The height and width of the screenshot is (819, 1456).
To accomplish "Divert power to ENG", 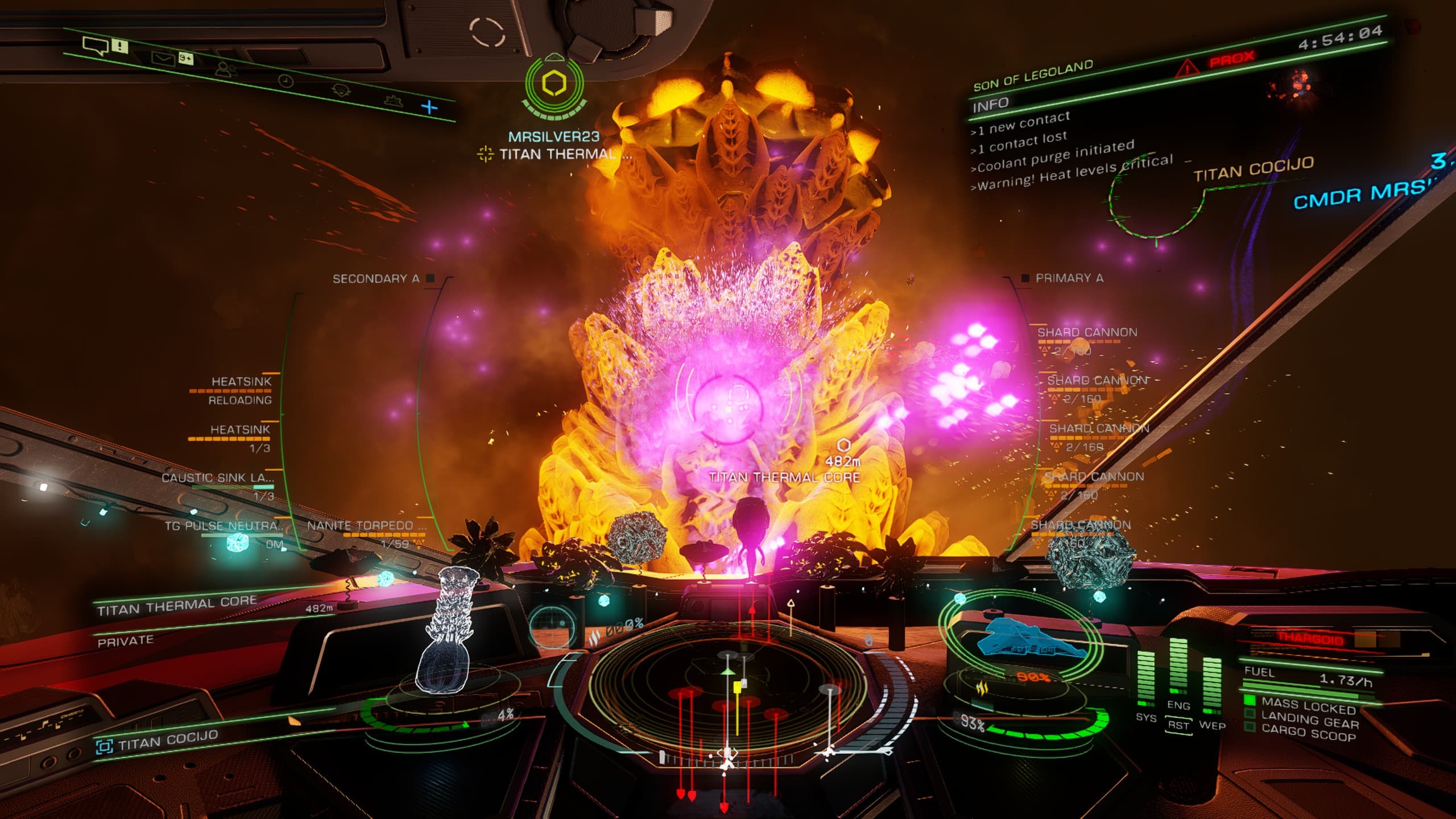I will pyautogui.click(x=1178, y=705).
